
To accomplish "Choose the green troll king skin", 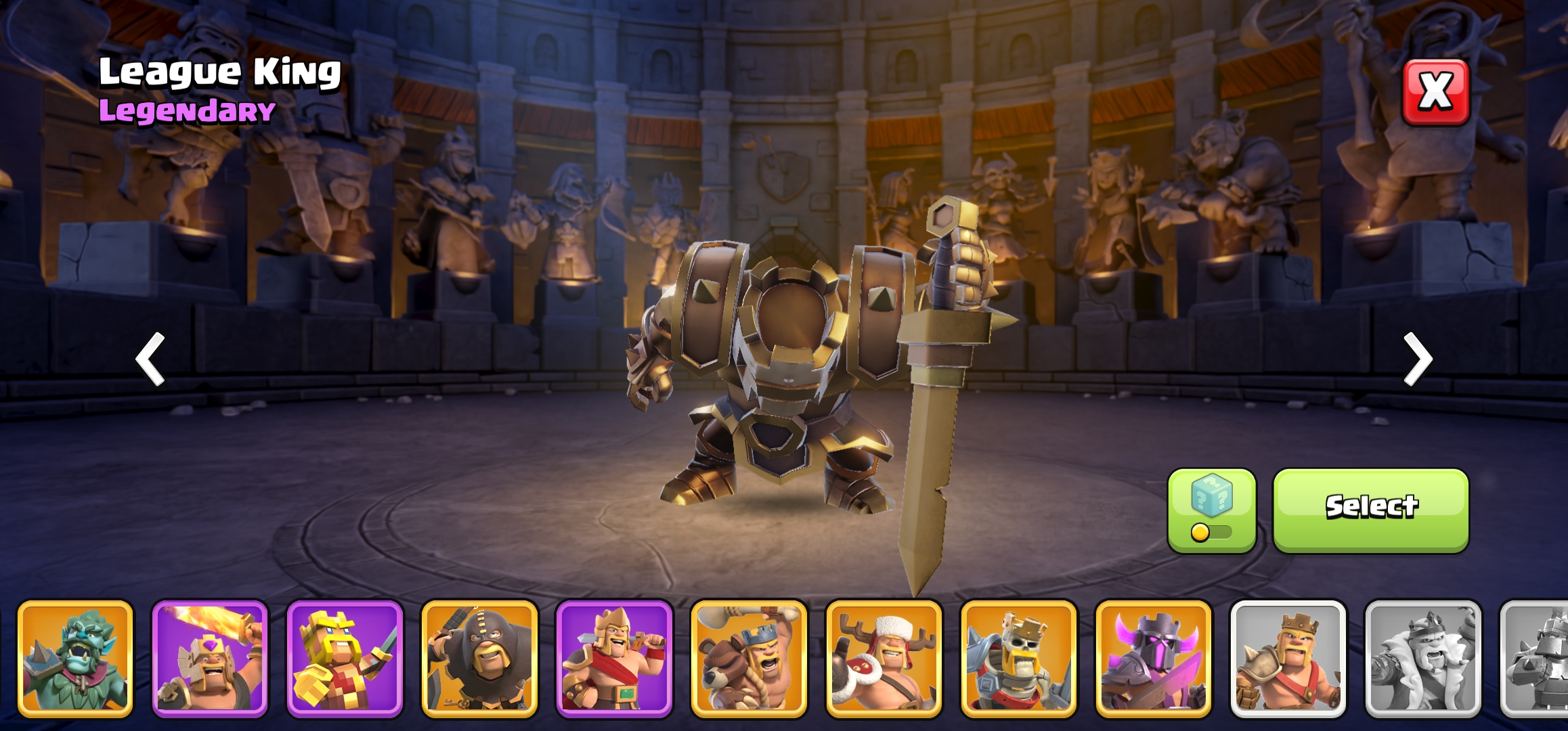I will coord(75,659).
